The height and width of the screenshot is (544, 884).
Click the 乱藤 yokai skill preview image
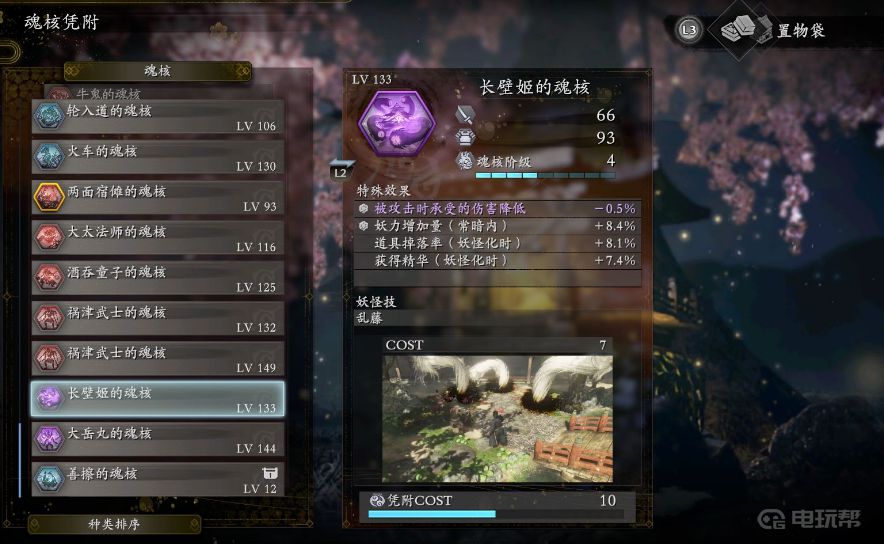coord(498,418)
